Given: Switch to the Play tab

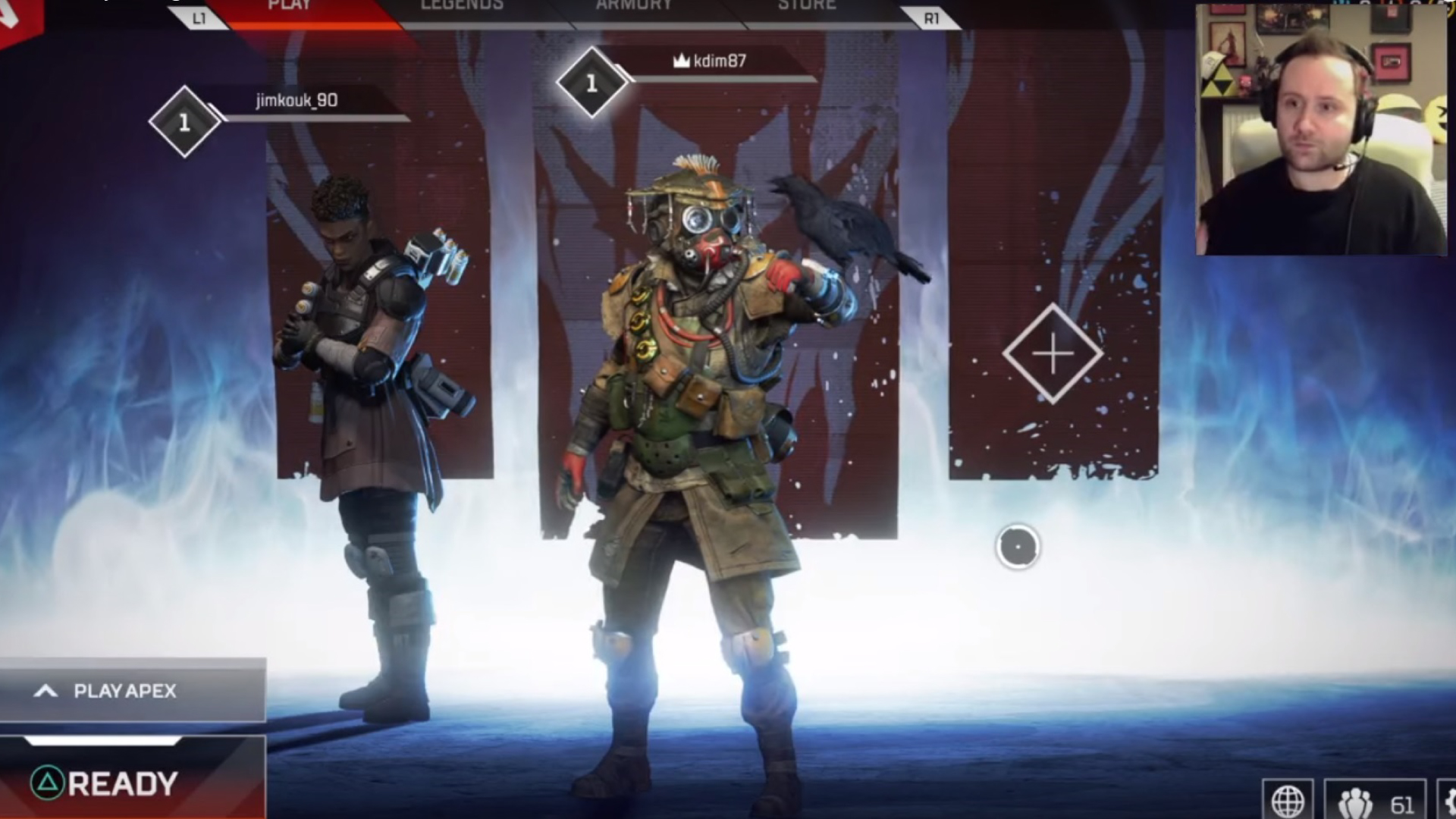Looking at the screenshot, I should point(290,8).
